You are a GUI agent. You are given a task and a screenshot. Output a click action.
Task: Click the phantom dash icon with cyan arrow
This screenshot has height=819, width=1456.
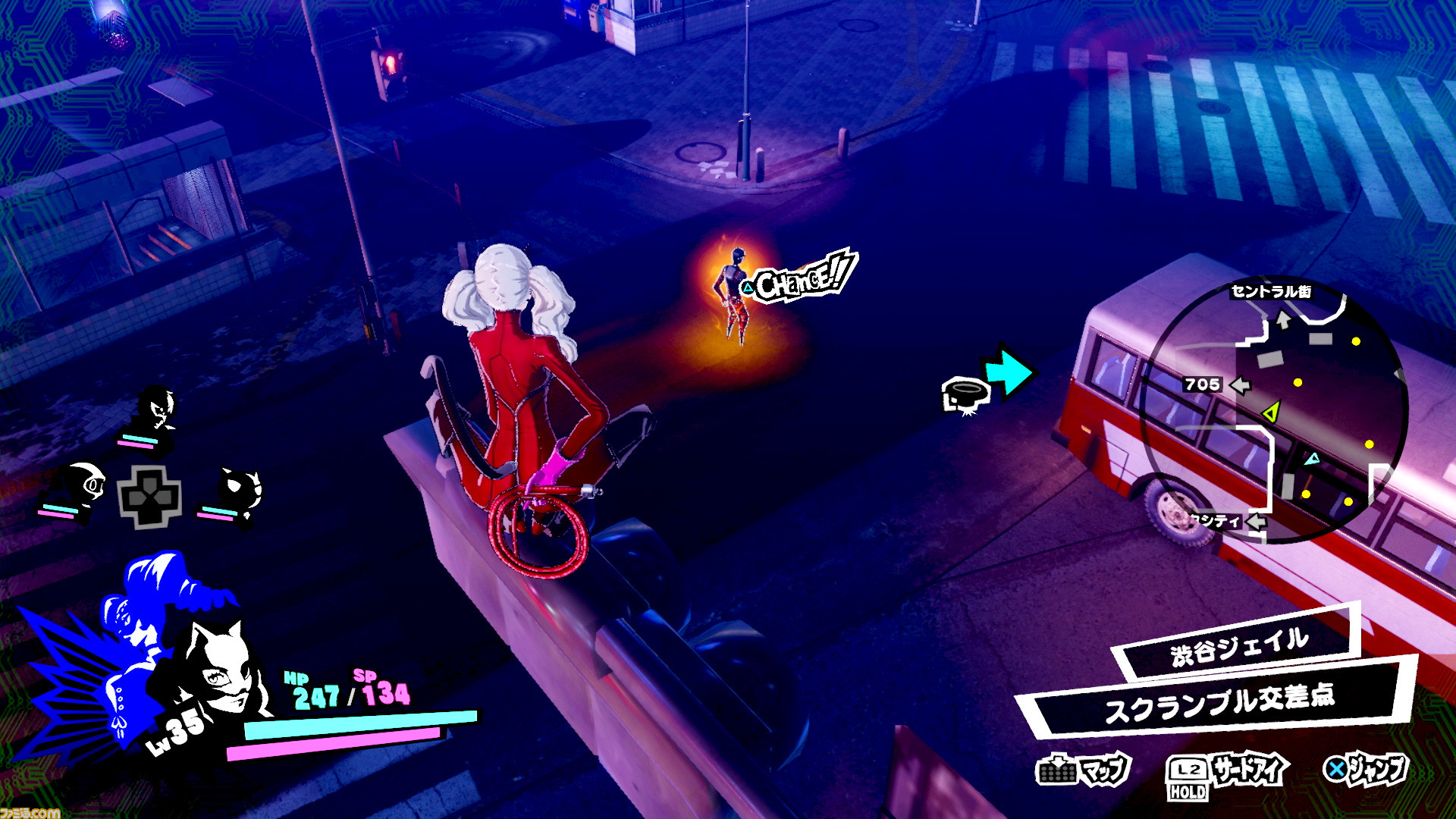[x=986, y=383]
